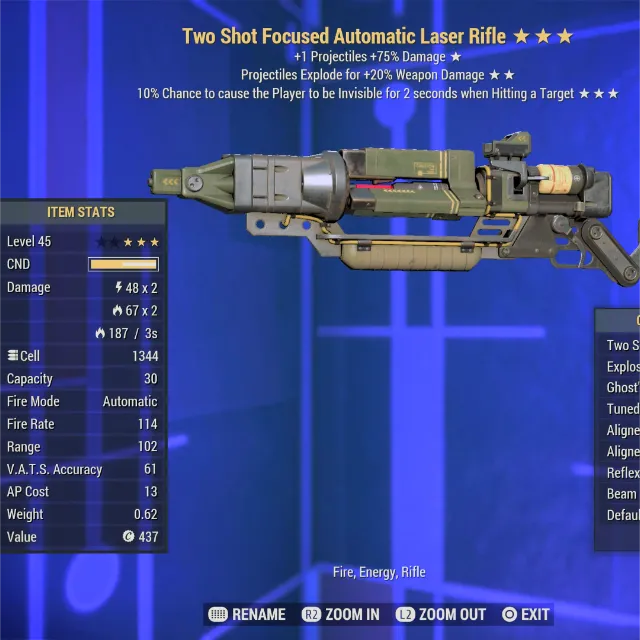Choose the Rename option
The image size is (640, 640).
pyautogui.click(x=247, y=614)
